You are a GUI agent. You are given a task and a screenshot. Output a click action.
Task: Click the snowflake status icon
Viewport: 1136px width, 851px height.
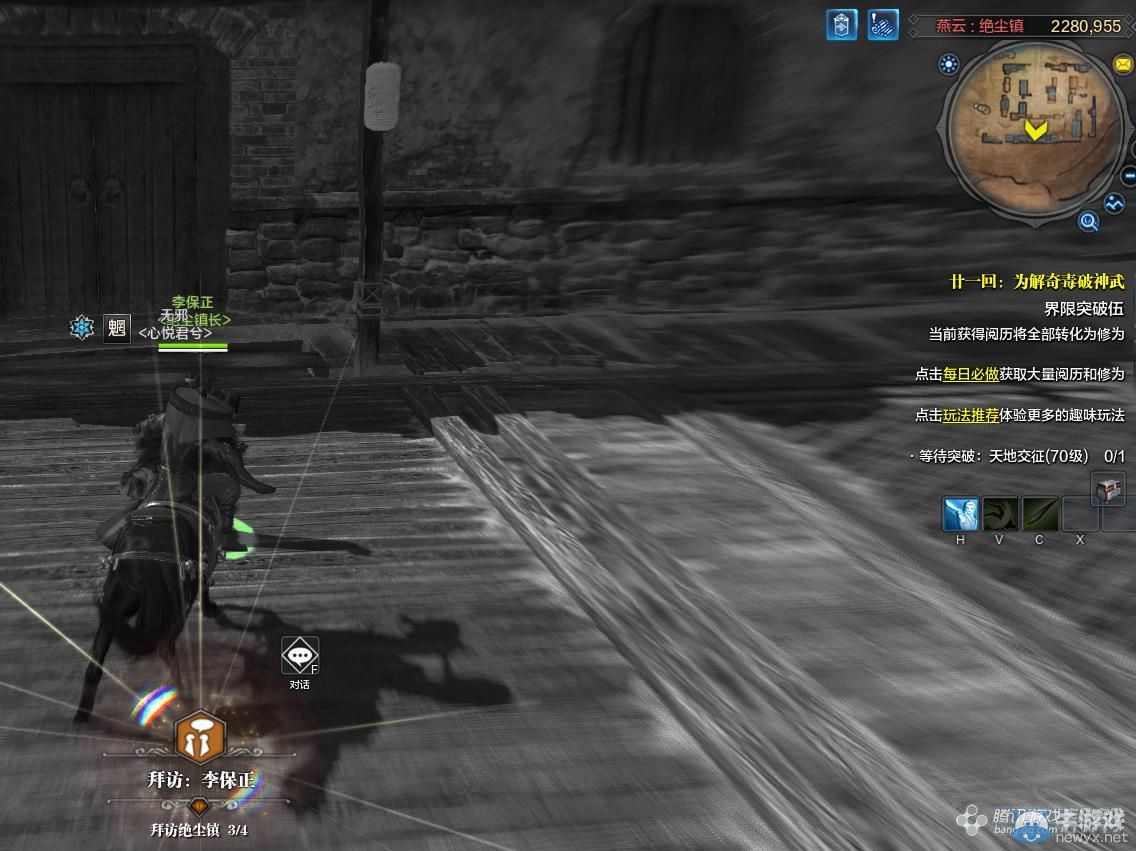point(82,327)
